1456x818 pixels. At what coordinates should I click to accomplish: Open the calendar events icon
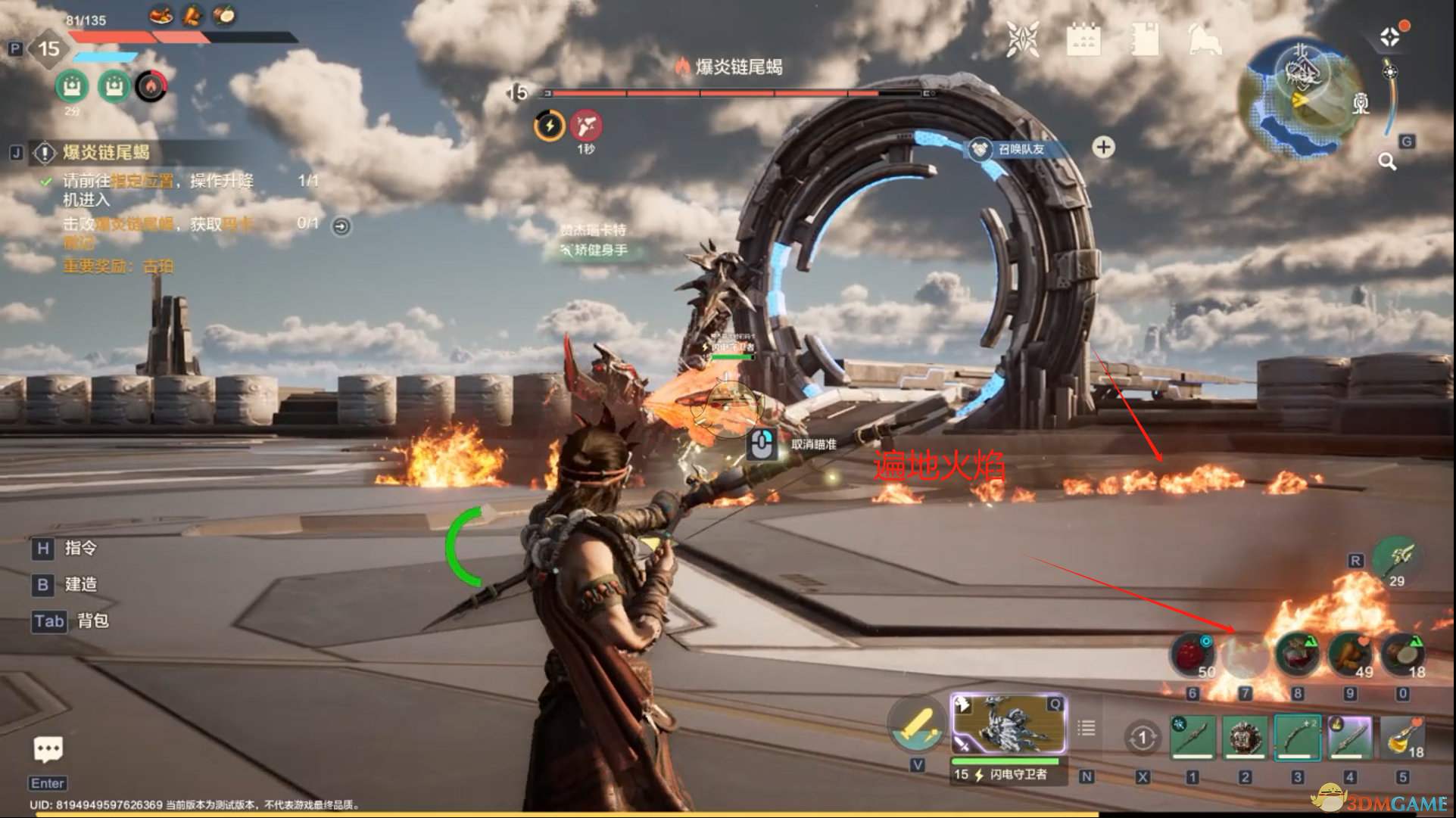tap(1083, 39)
